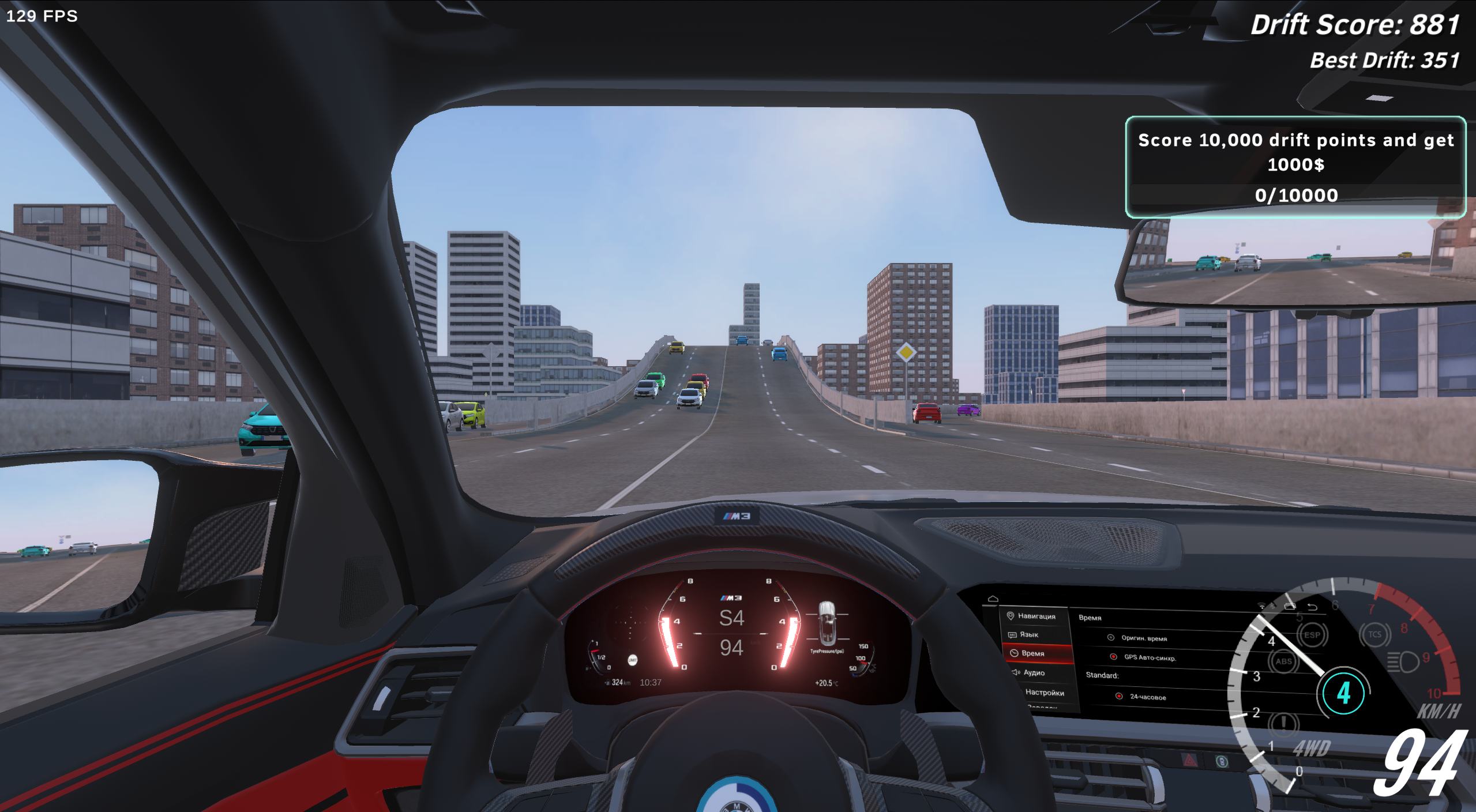Select the ESP indicator icon on the tachometer
The image size is (1476, 812).
click(1312, 635)
